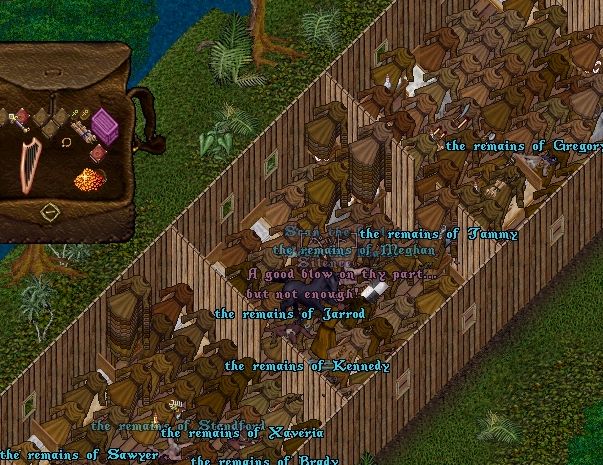Select the remains of Kennedy label
603x465 pixels.
[307, 366]
